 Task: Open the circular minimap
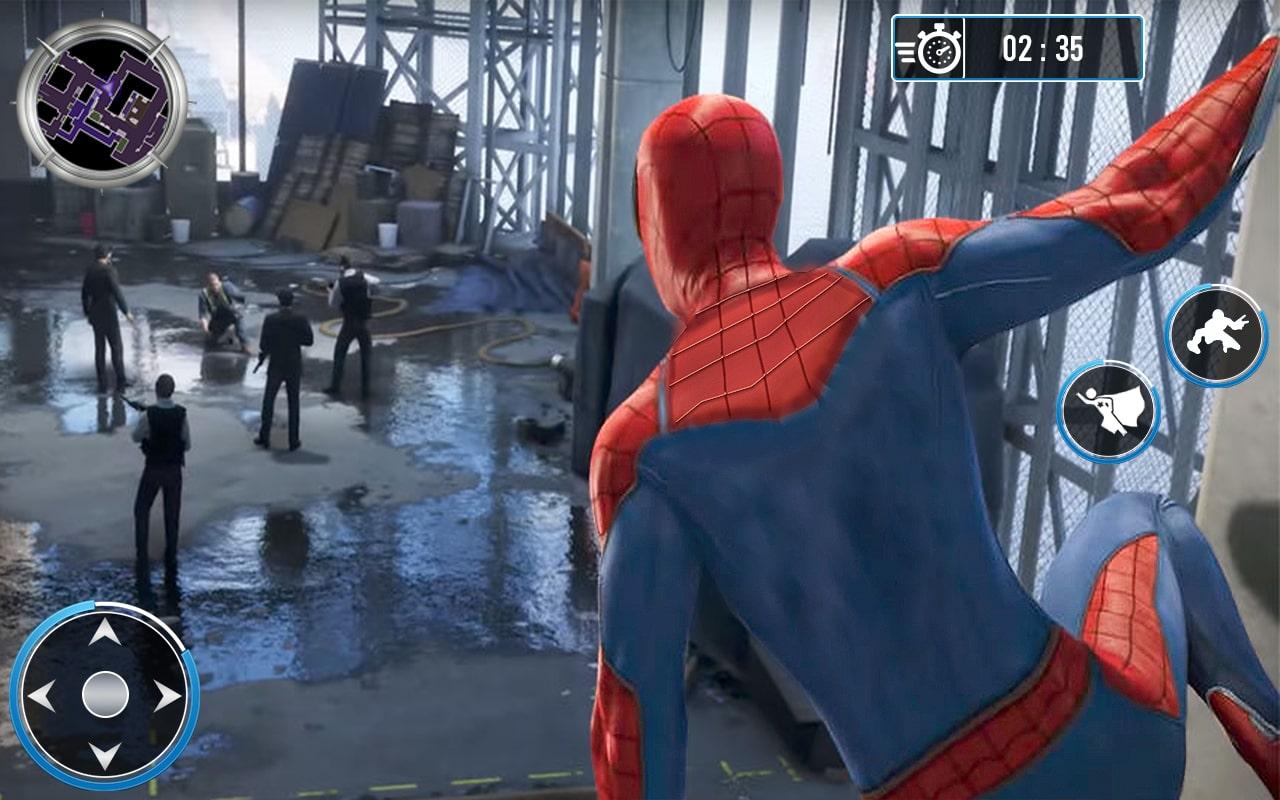[x=102, y=103]
